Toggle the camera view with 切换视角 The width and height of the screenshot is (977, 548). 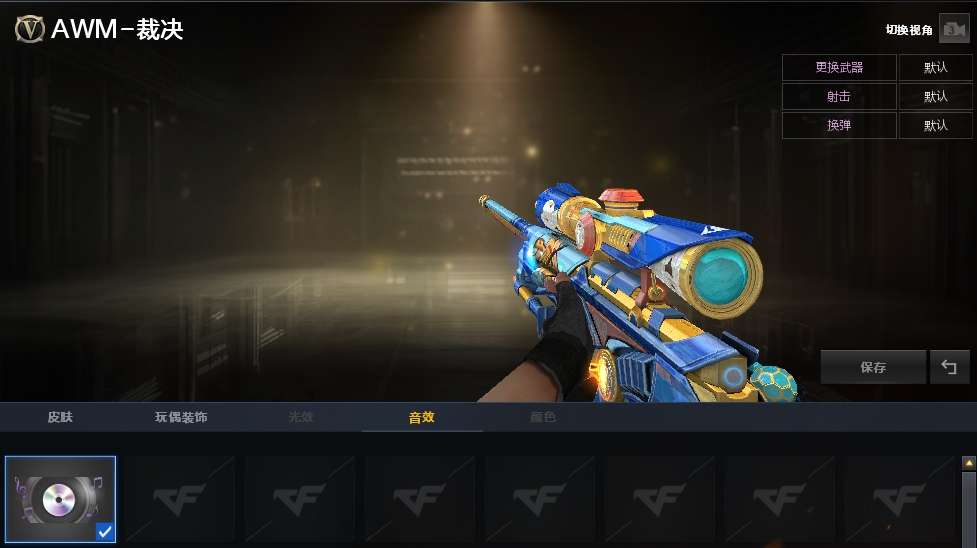tap(953, 30)
